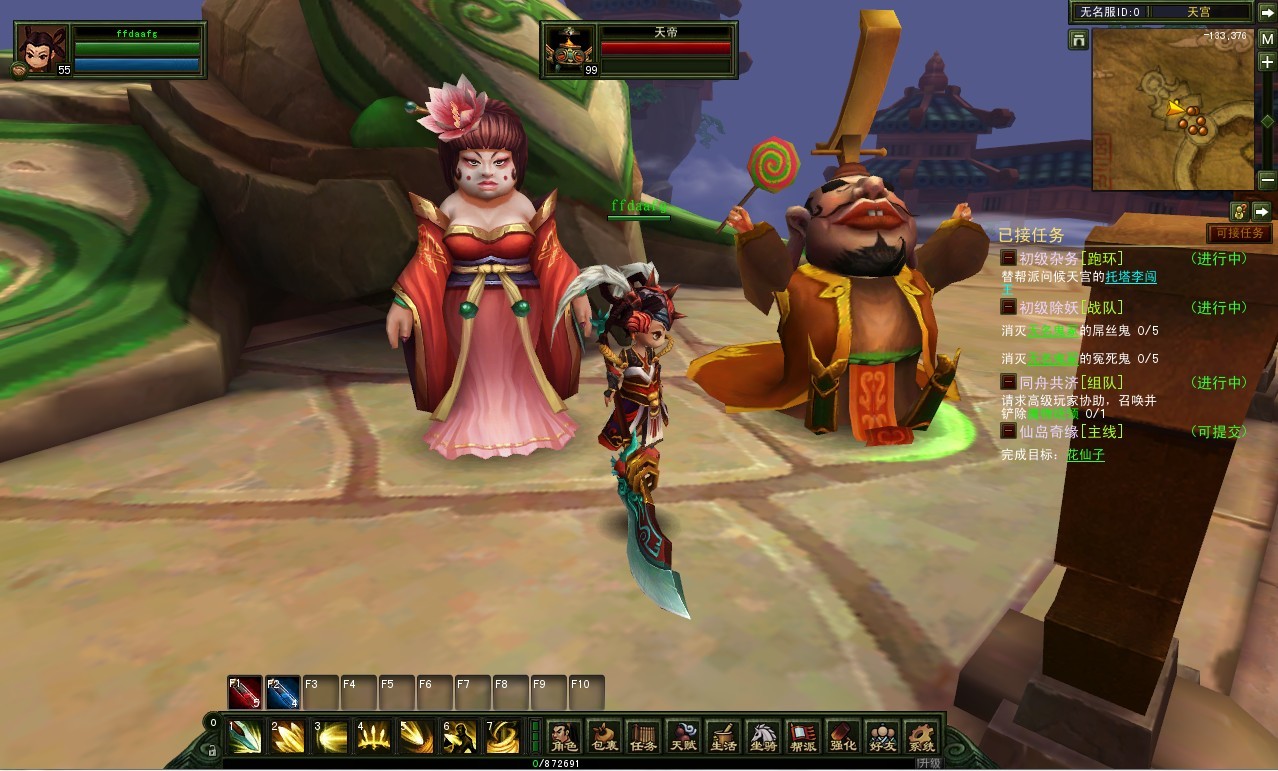Switch to the 可接任务 available quests tab

1239,233
